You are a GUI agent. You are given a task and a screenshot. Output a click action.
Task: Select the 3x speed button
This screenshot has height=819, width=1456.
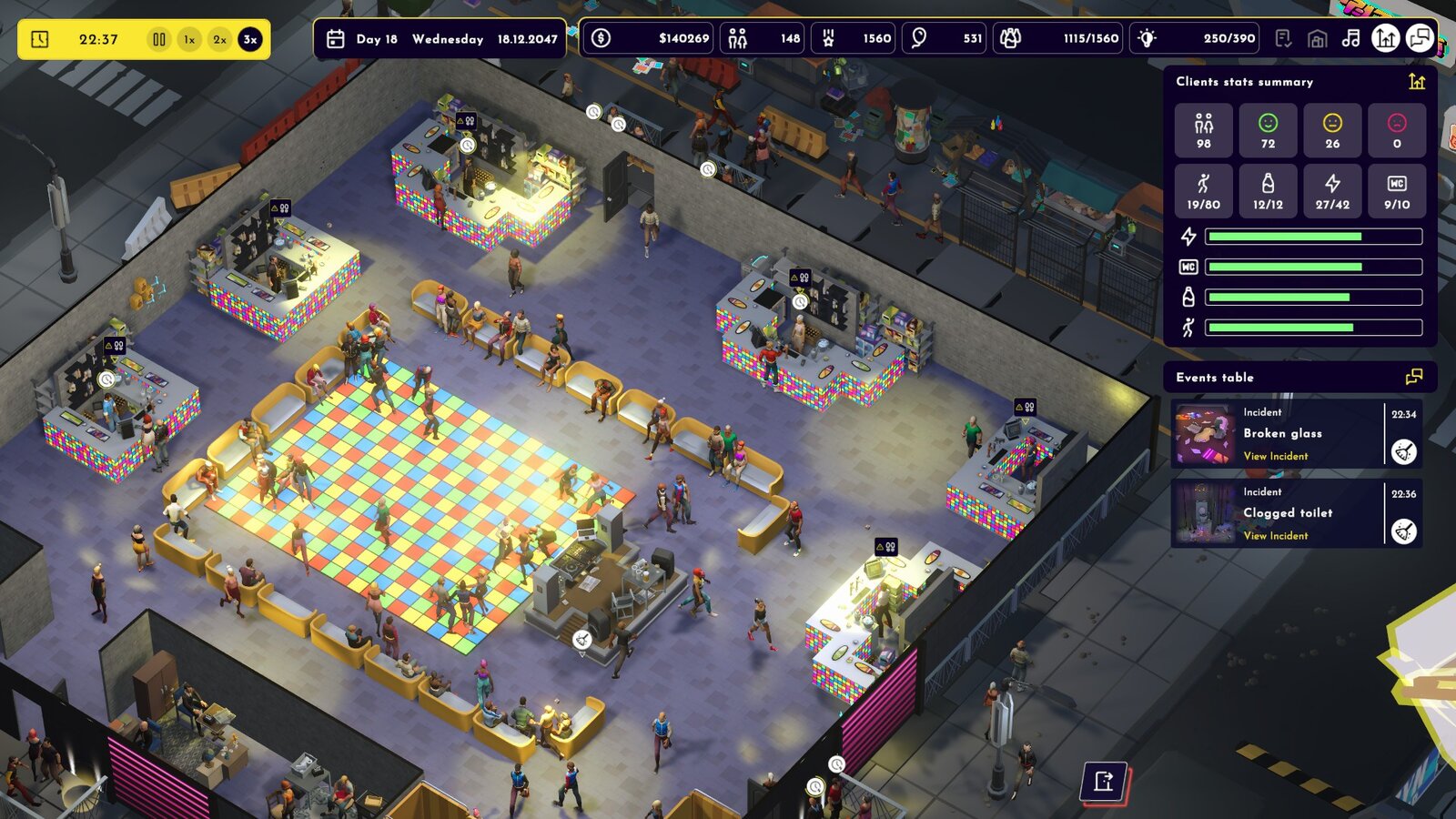pyautogui.click(x=250, y=40)
